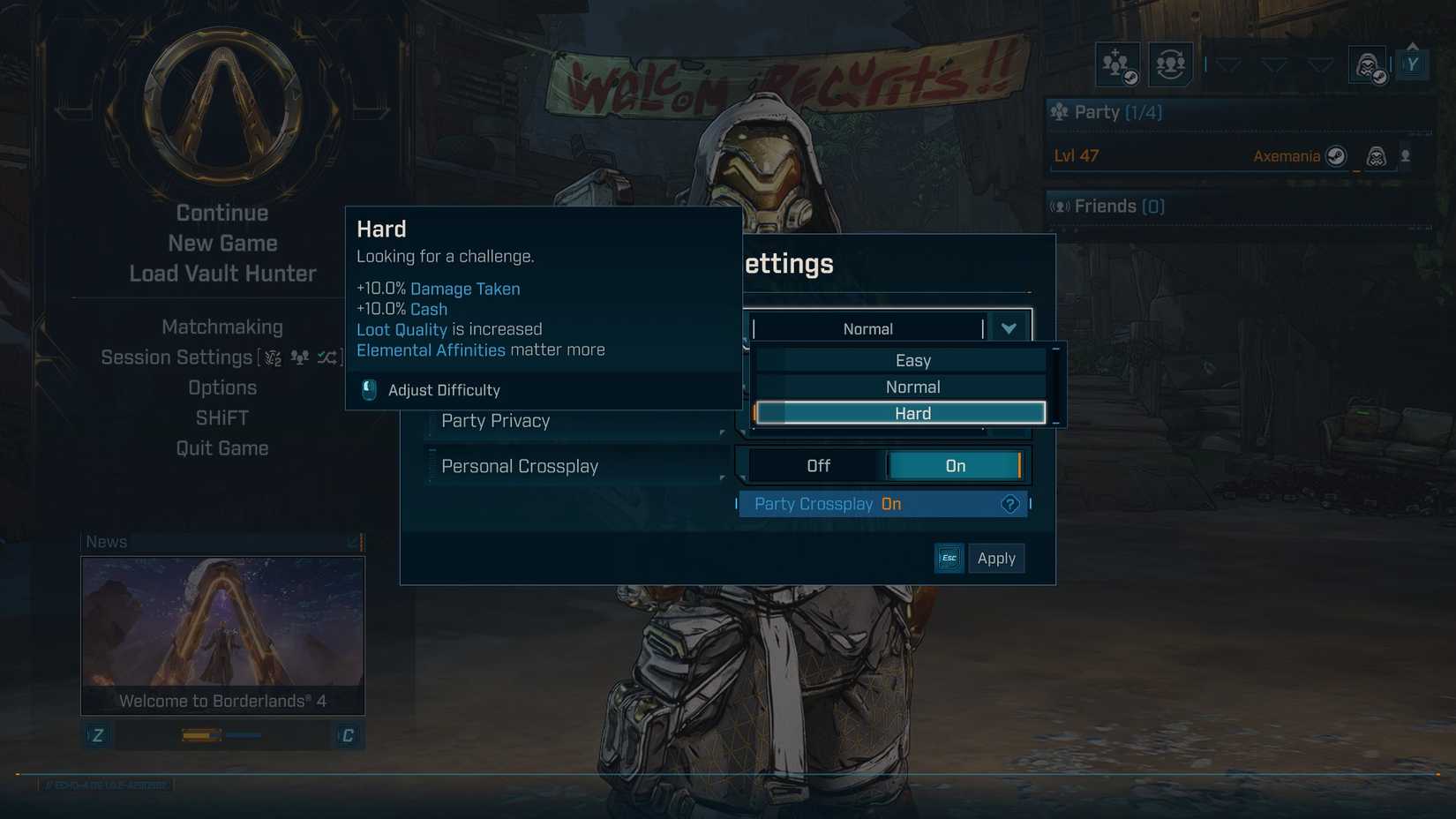Select the social matchmaking icon beside invite
The image size is (1456, 819).
tap(1171, 64)
